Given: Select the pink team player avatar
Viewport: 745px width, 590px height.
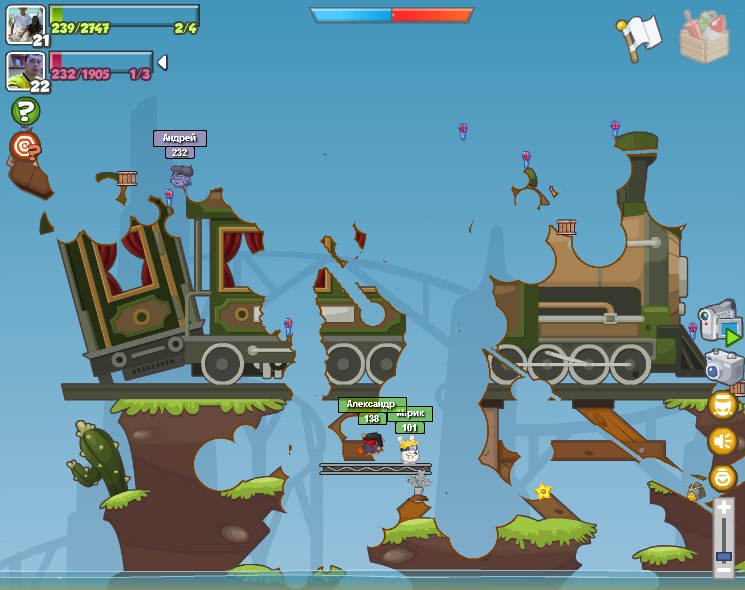Looking at the screenshot, I should (x=24, y=70).
